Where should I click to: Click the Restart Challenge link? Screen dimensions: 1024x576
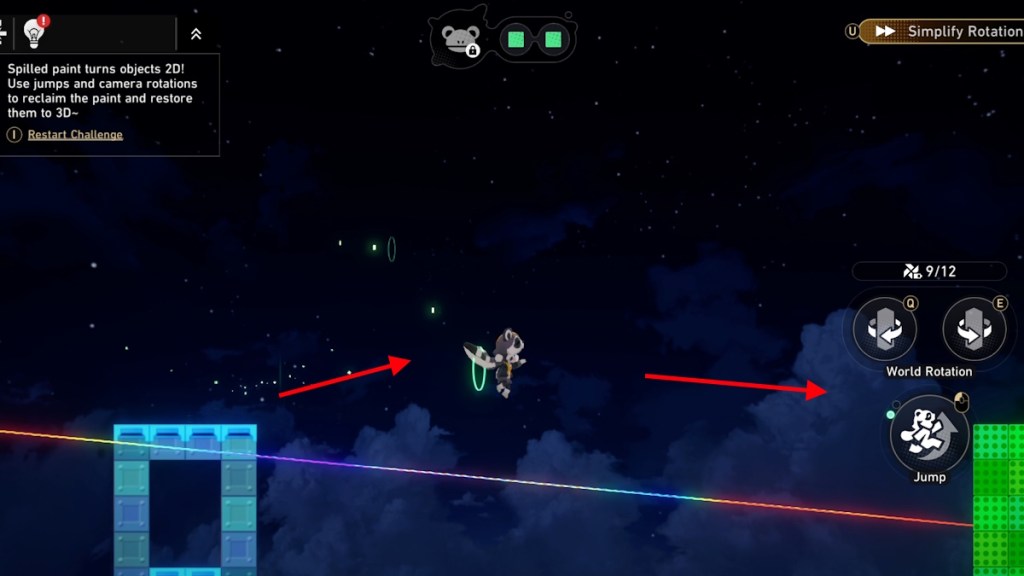[75, 135]
